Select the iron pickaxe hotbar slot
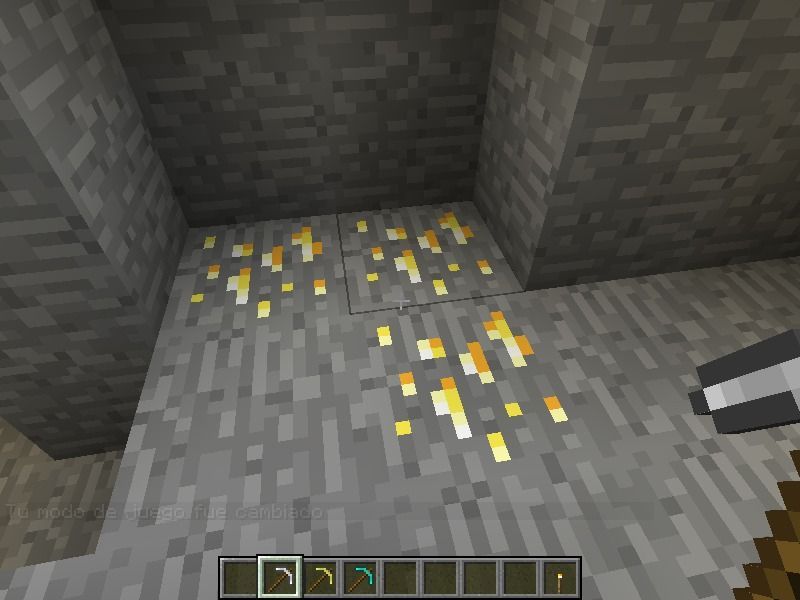This screenshot has height=600, width=800. [x=279, y=577]
